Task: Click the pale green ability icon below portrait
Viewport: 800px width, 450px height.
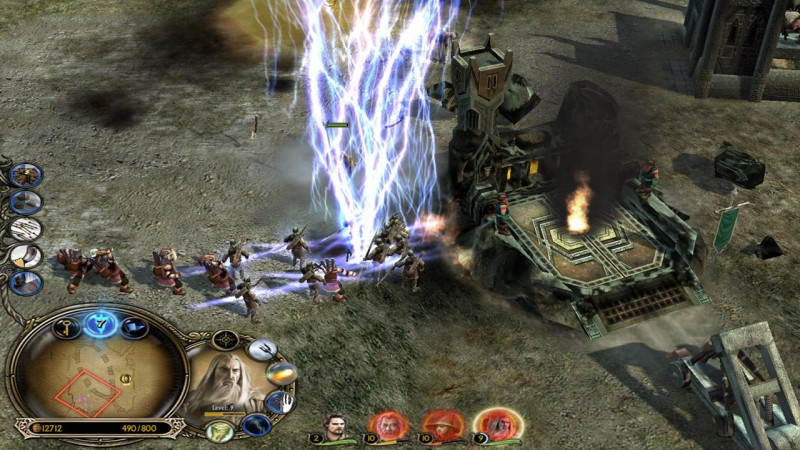Action: [x=218, y=431]
